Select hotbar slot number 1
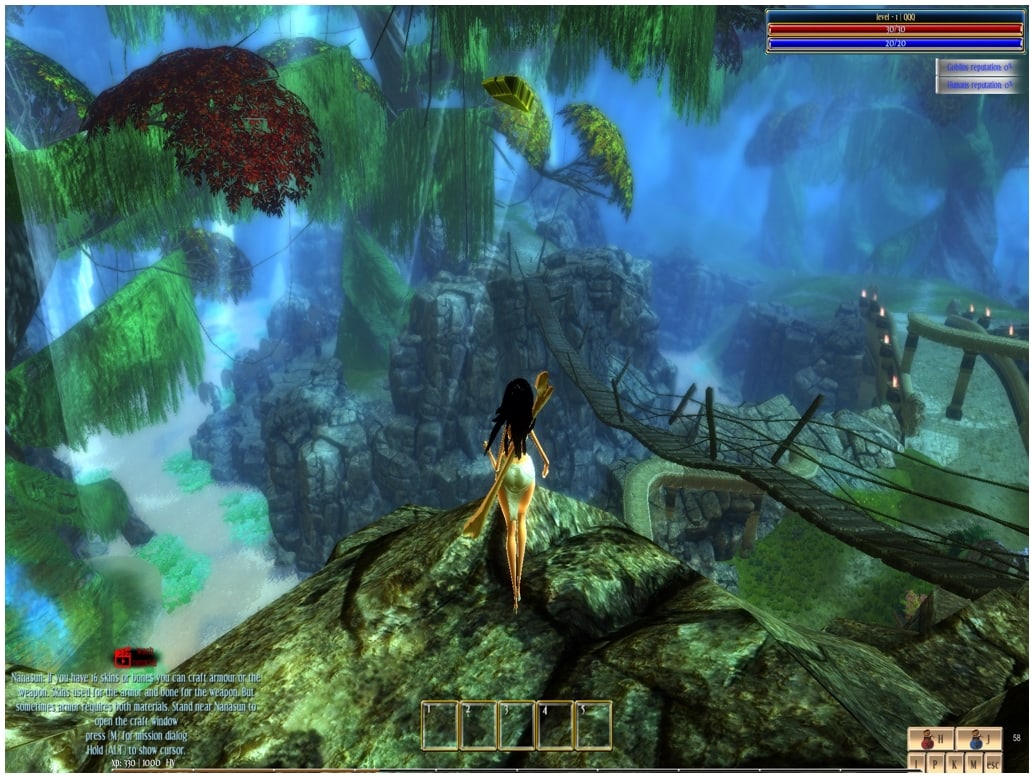Image resolution: width=1034 pixels, height=778 pixels. coord(440,725)
